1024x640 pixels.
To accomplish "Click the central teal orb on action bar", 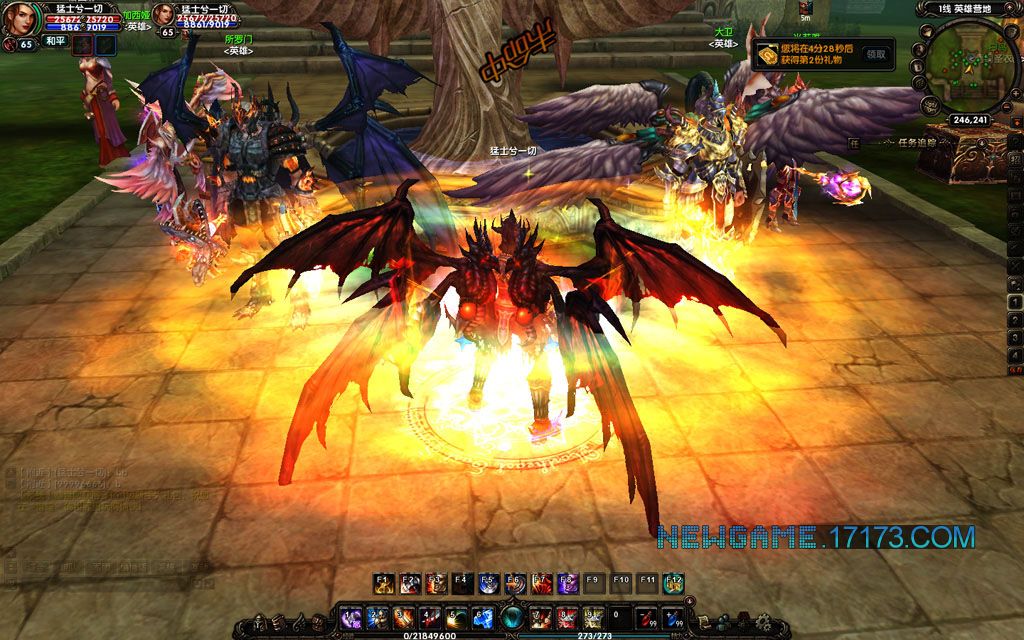I will [x=513, y=618].
